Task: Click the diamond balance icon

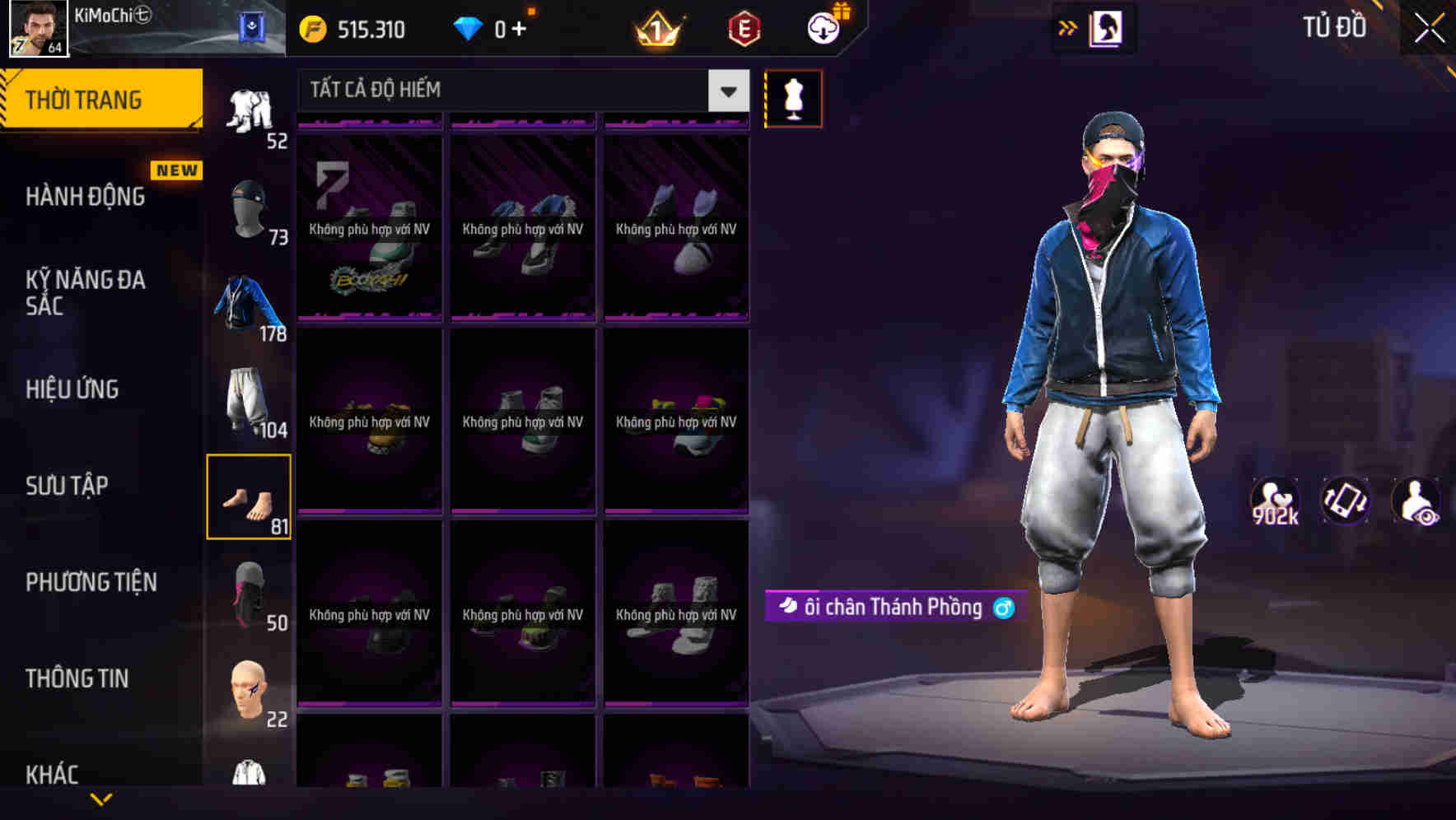Action: pos(469,29)
